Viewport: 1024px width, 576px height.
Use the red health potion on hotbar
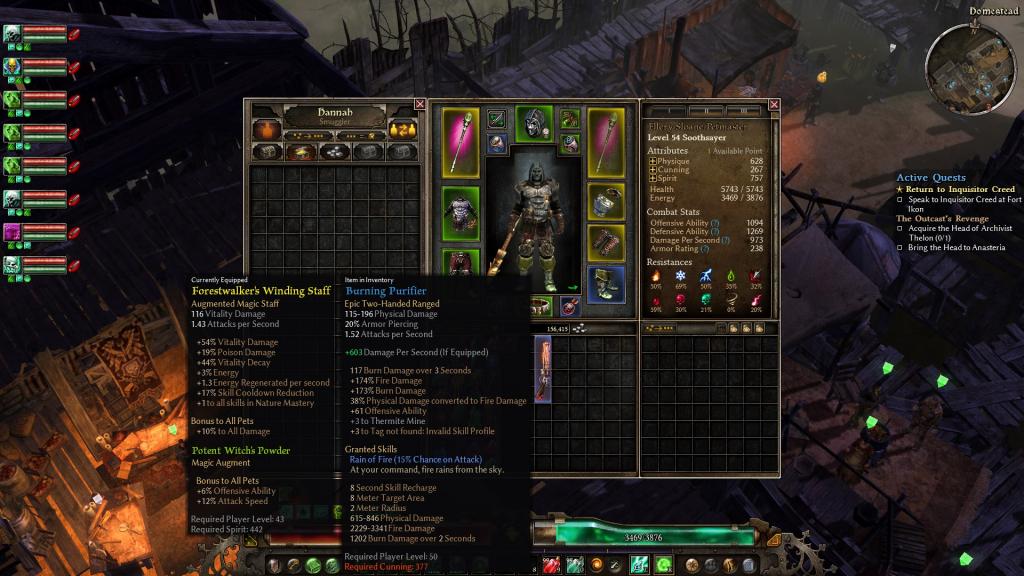pyautogui.click(x=551, y=566)
